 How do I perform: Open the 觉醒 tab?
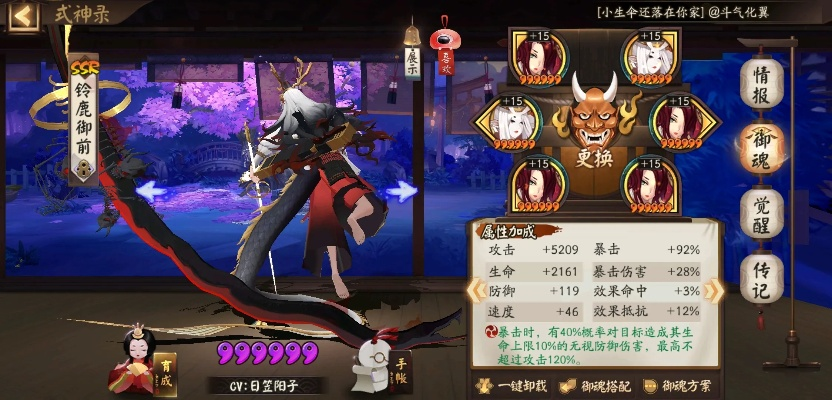pos(762,212)
